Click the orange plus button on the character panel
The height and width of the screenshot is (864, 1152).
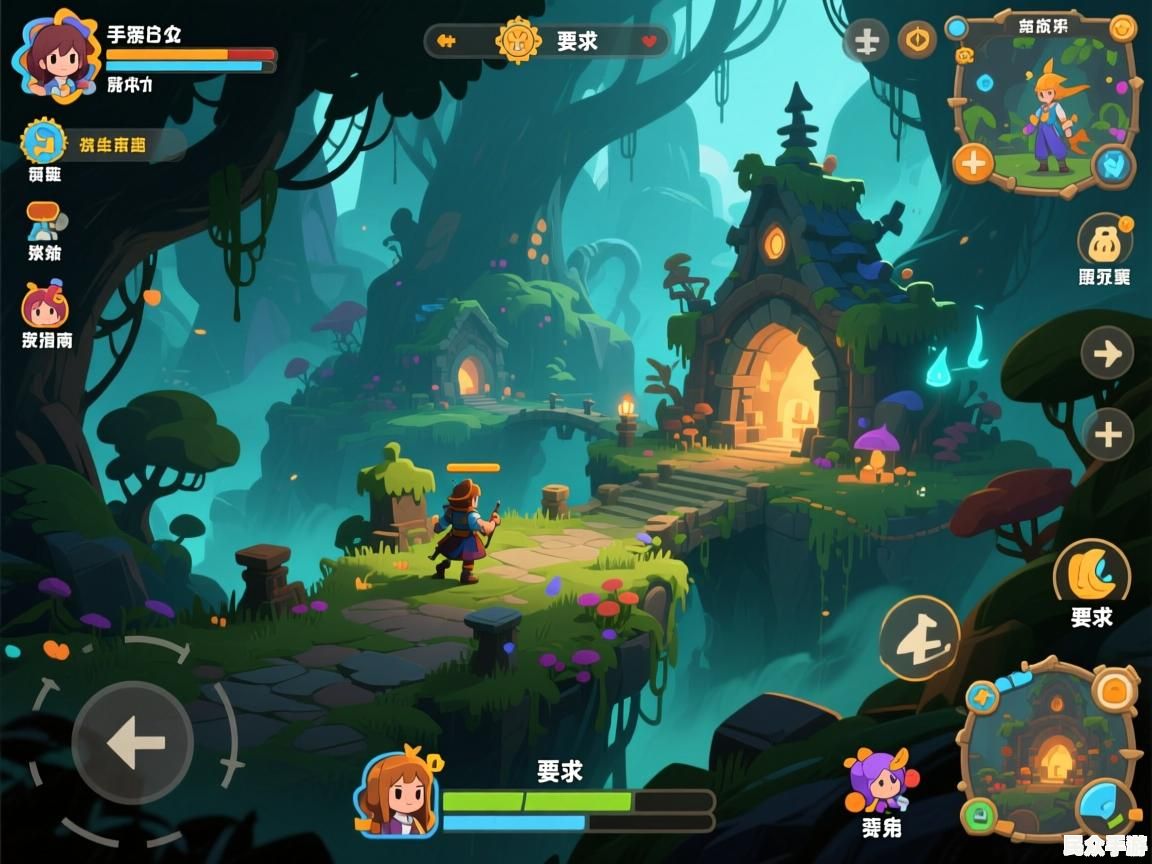(x=973, y=161)
